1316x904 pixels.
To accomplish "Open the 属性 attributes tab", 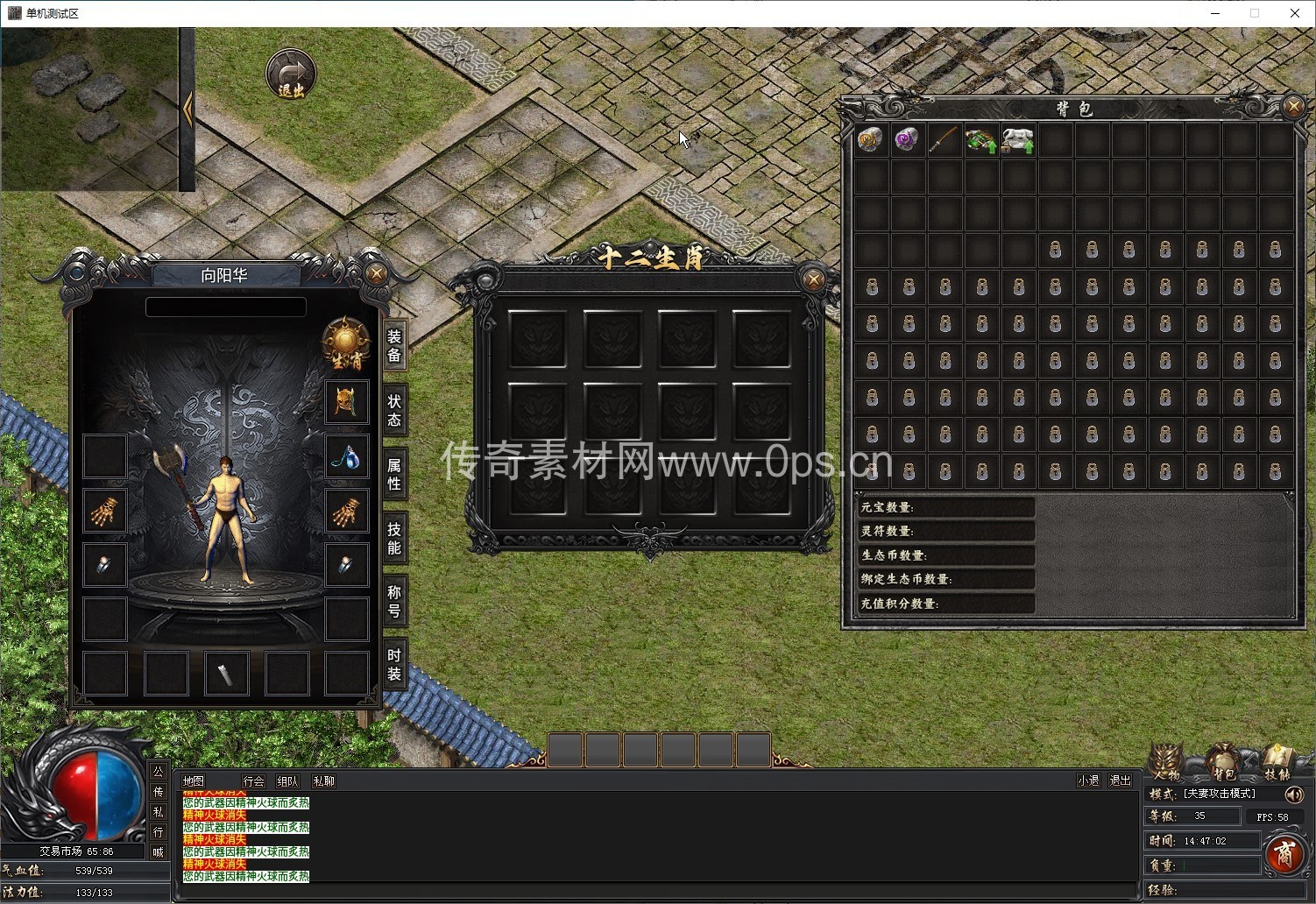I will (x=394, y=474).
